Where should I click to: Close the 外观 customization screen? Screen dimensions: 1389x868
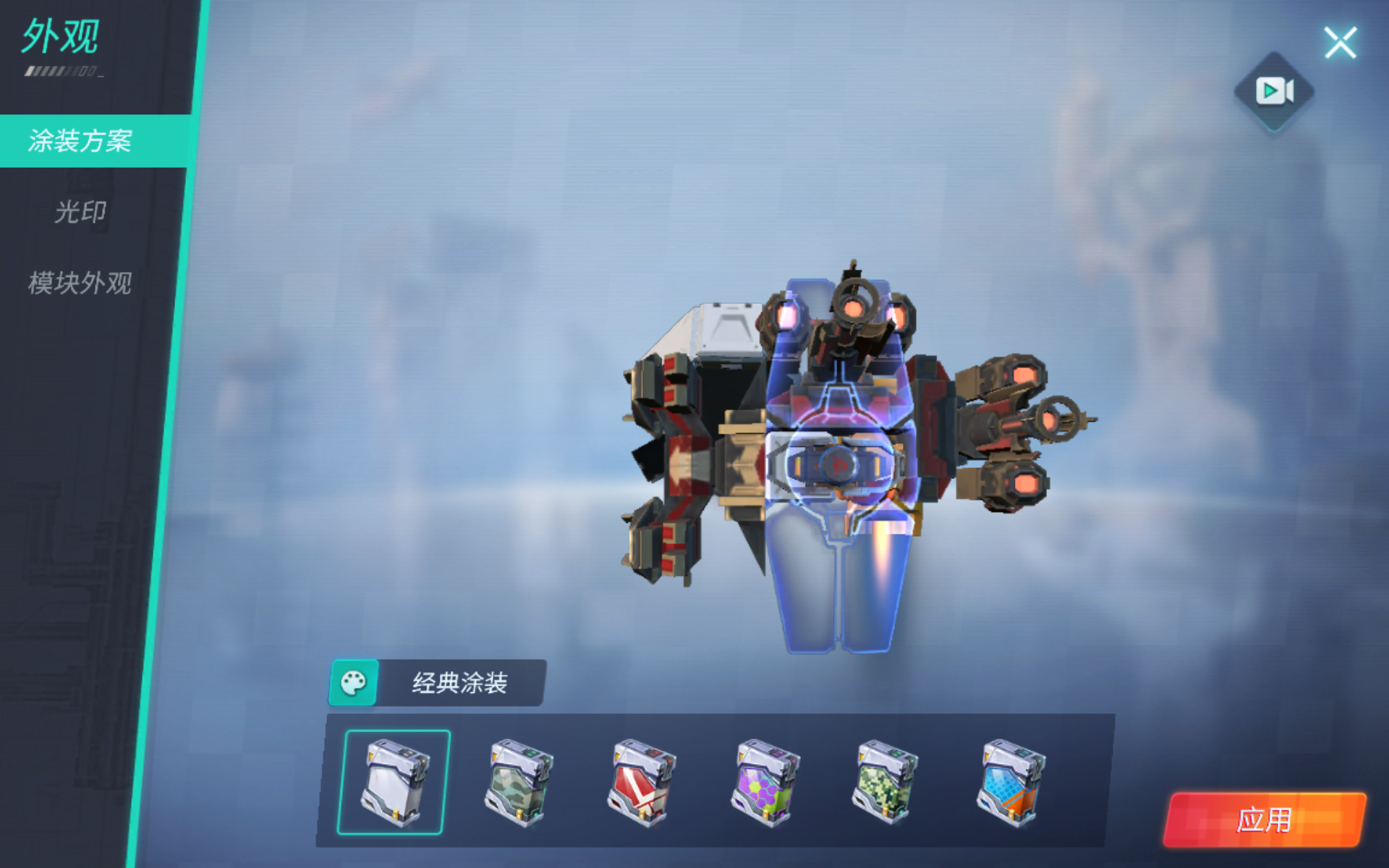(x=1341, y=42)
